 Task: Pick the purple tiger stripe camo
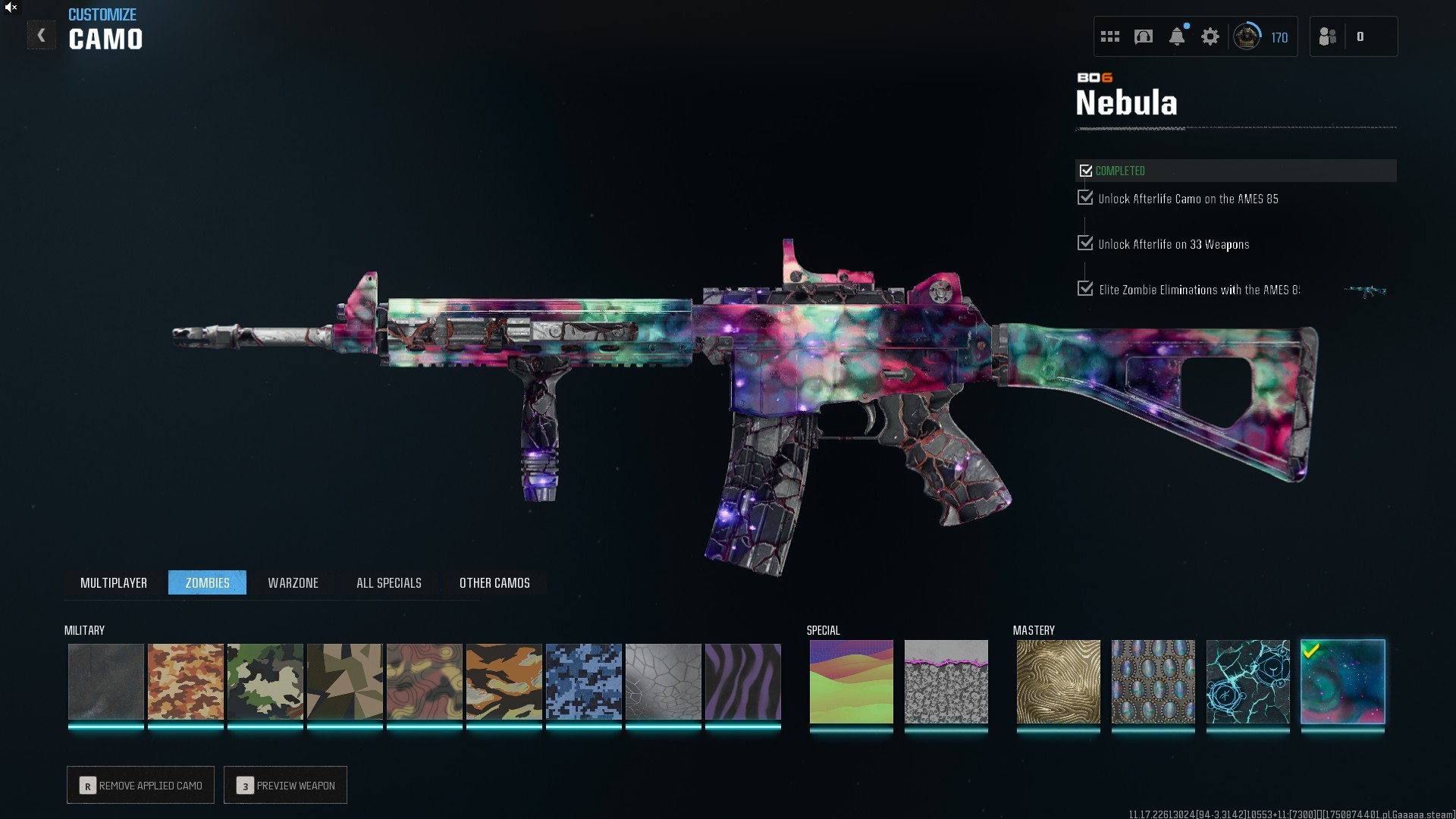click(743, 681)
